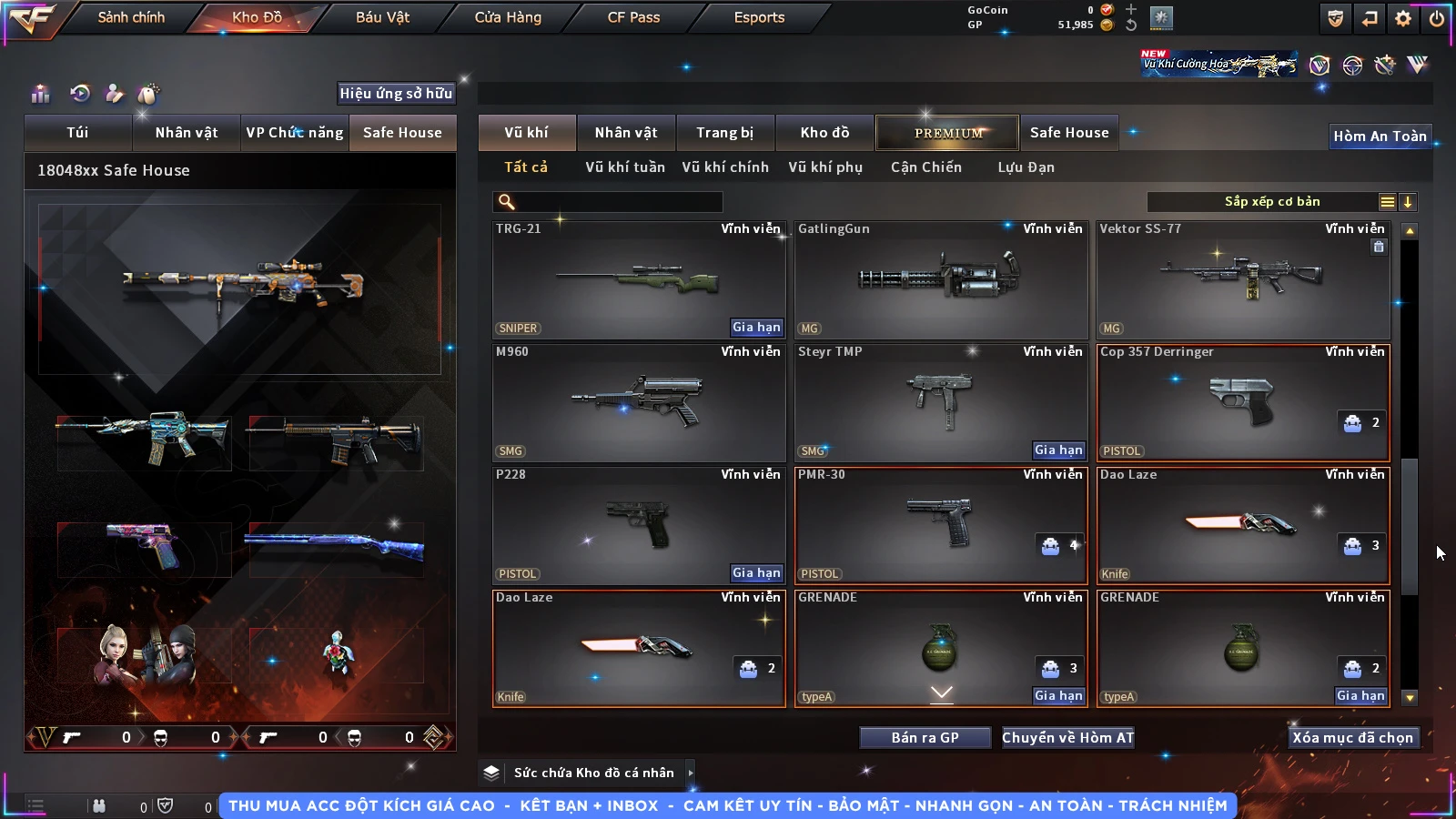This screenshot has height=819, width=1456.
Task: Click the Bán ra GP button
Action: (x=925, y=738)
